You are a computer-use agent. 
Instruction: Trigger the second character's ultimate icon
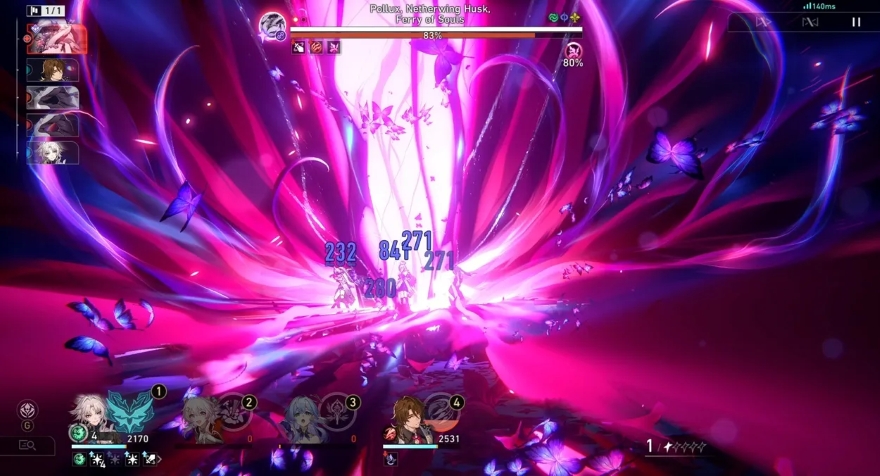[x=234, y=411]
